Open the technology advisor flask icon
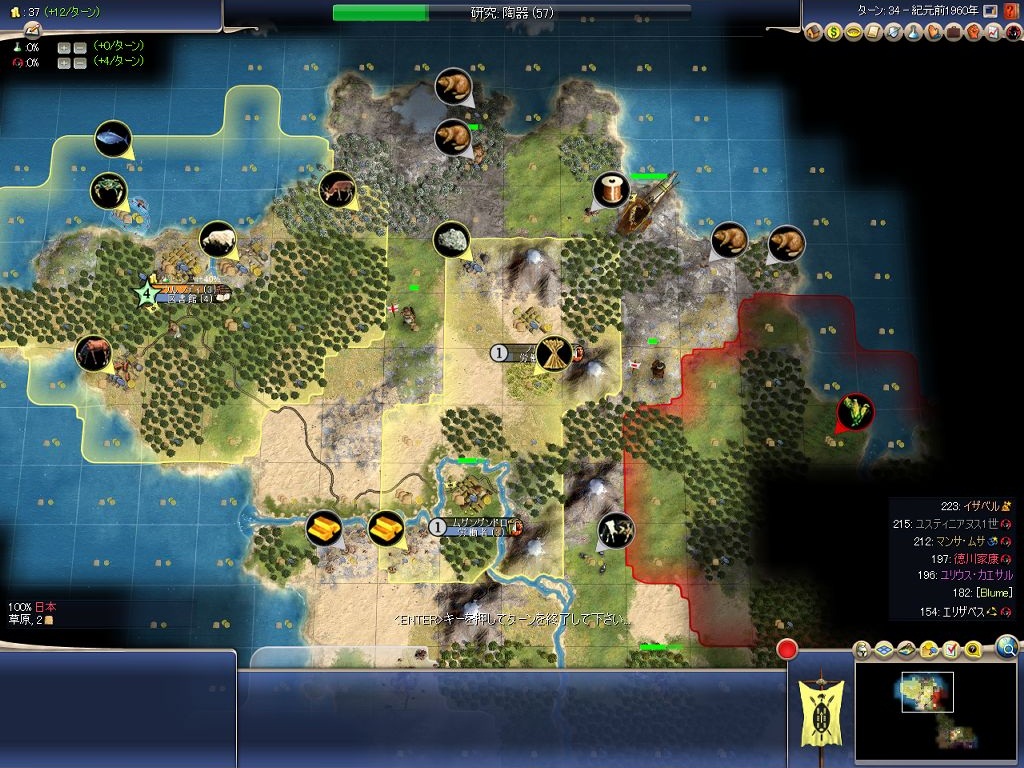The height and width of the screenshot is (768, 1024). [x=914, y=33]
